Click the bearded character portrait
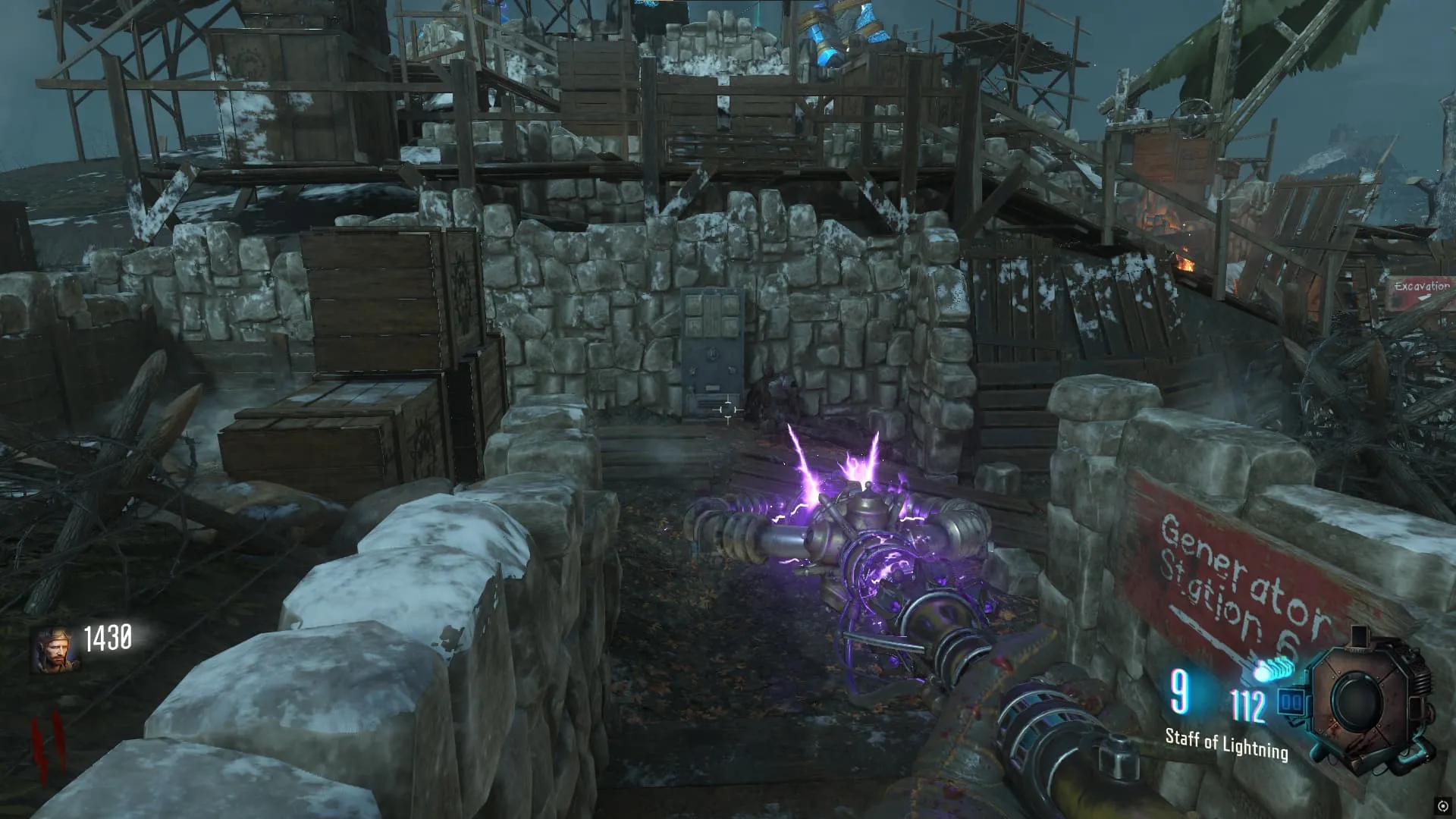 pyautogui.click(x=55, y=651)
